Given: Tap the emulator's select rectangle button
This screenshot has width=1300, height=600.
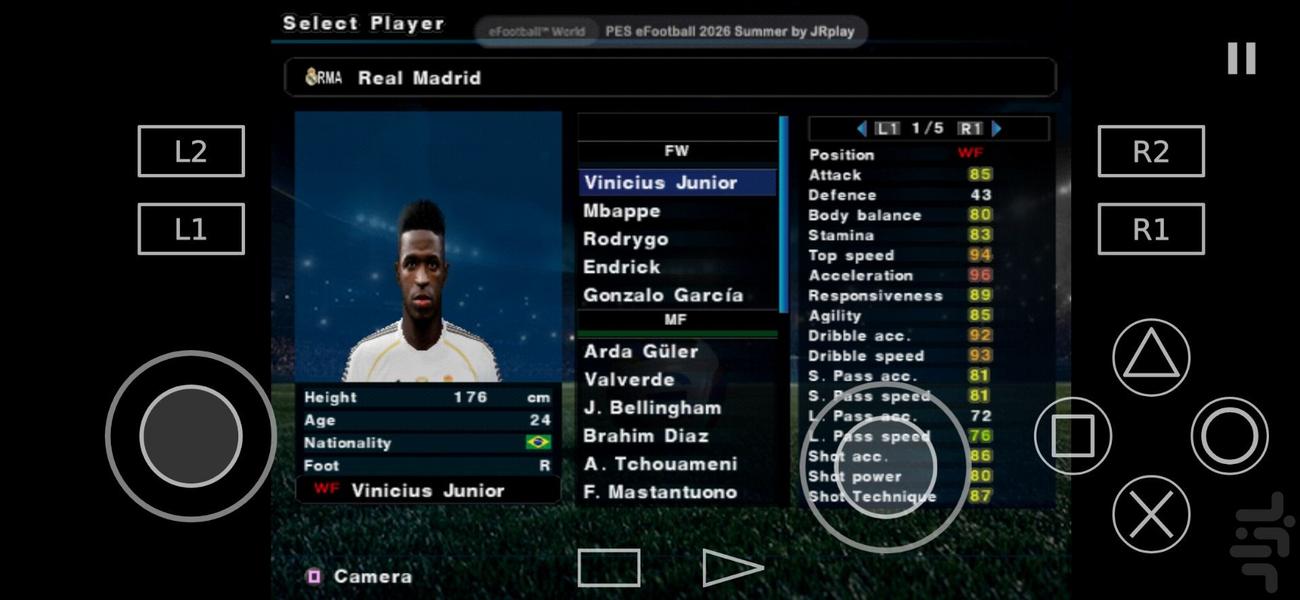Looking at the screenshot, I should point(609,568).
